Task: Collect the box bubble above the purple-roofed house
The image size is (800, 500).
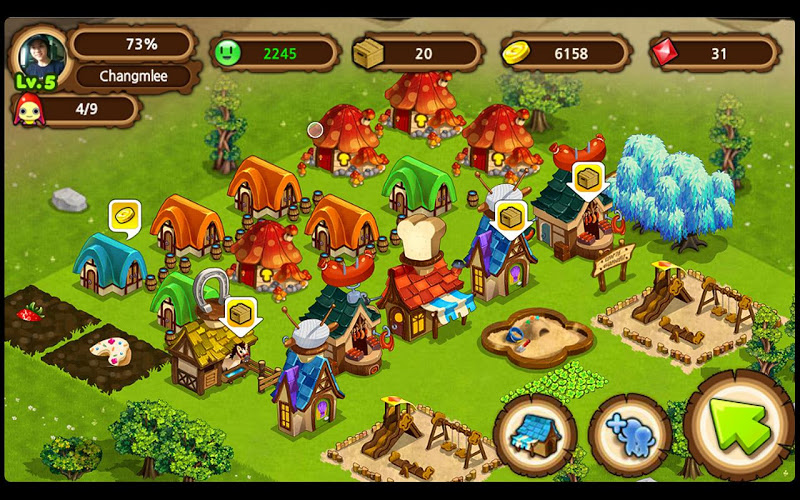Action: click(512, 216)
